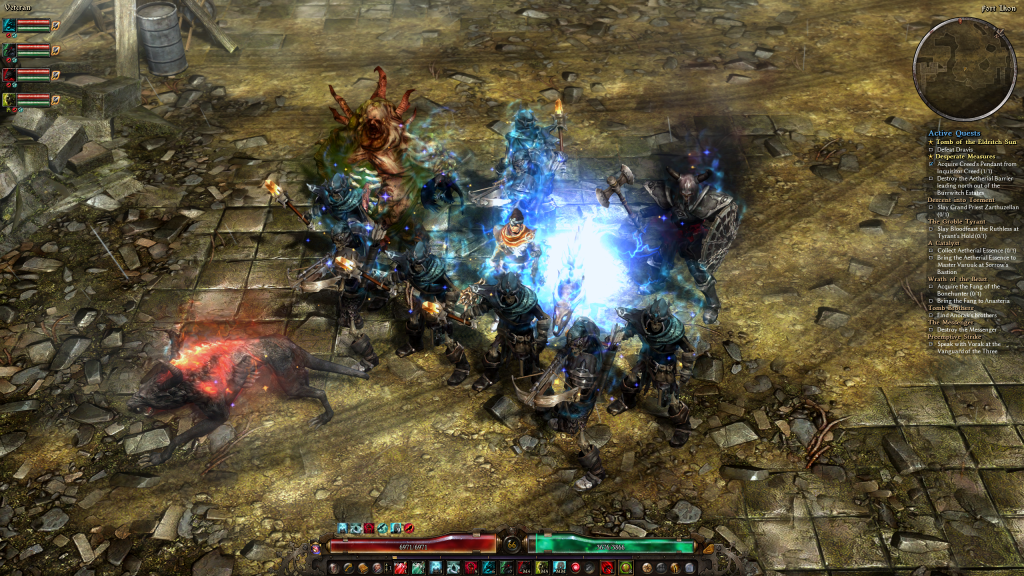The width and height of the screenshot is (1024, 576).
Task: Select the yellow-green skull pet portrait
Action: [x=9, y=99]
